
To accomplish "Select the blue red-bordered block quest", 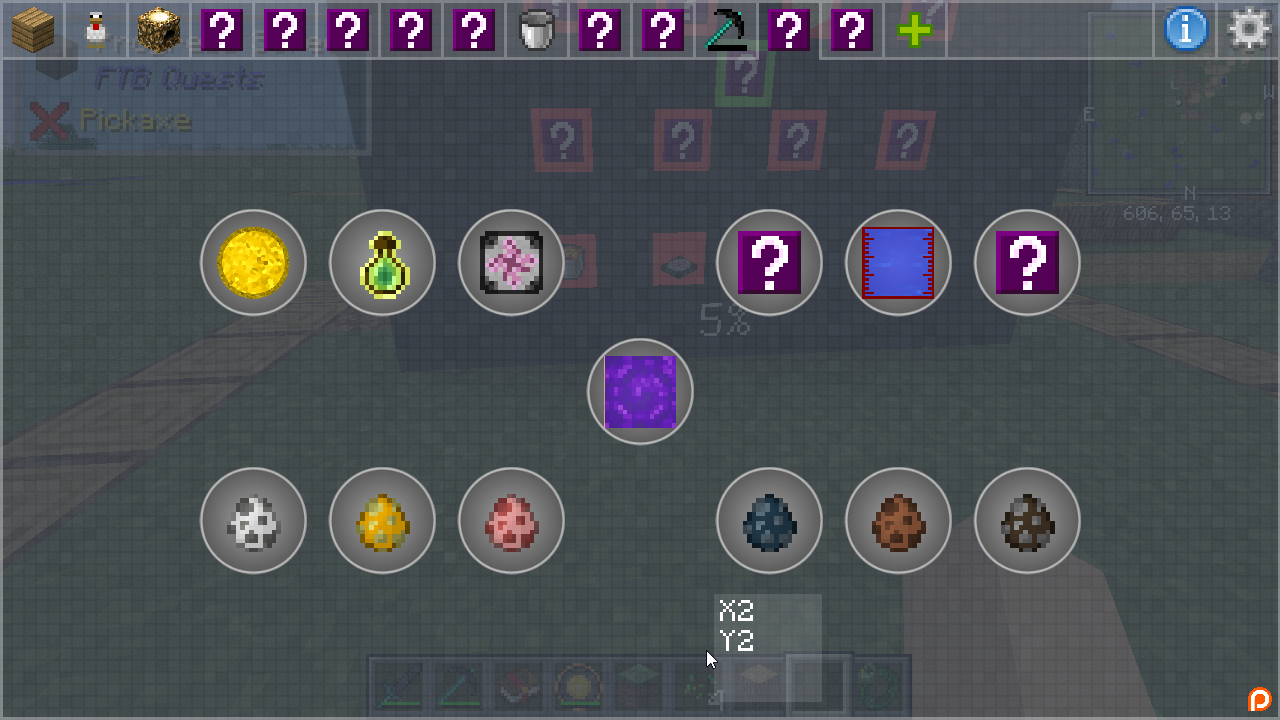I will pyautogui.click(x=898, y=263).
